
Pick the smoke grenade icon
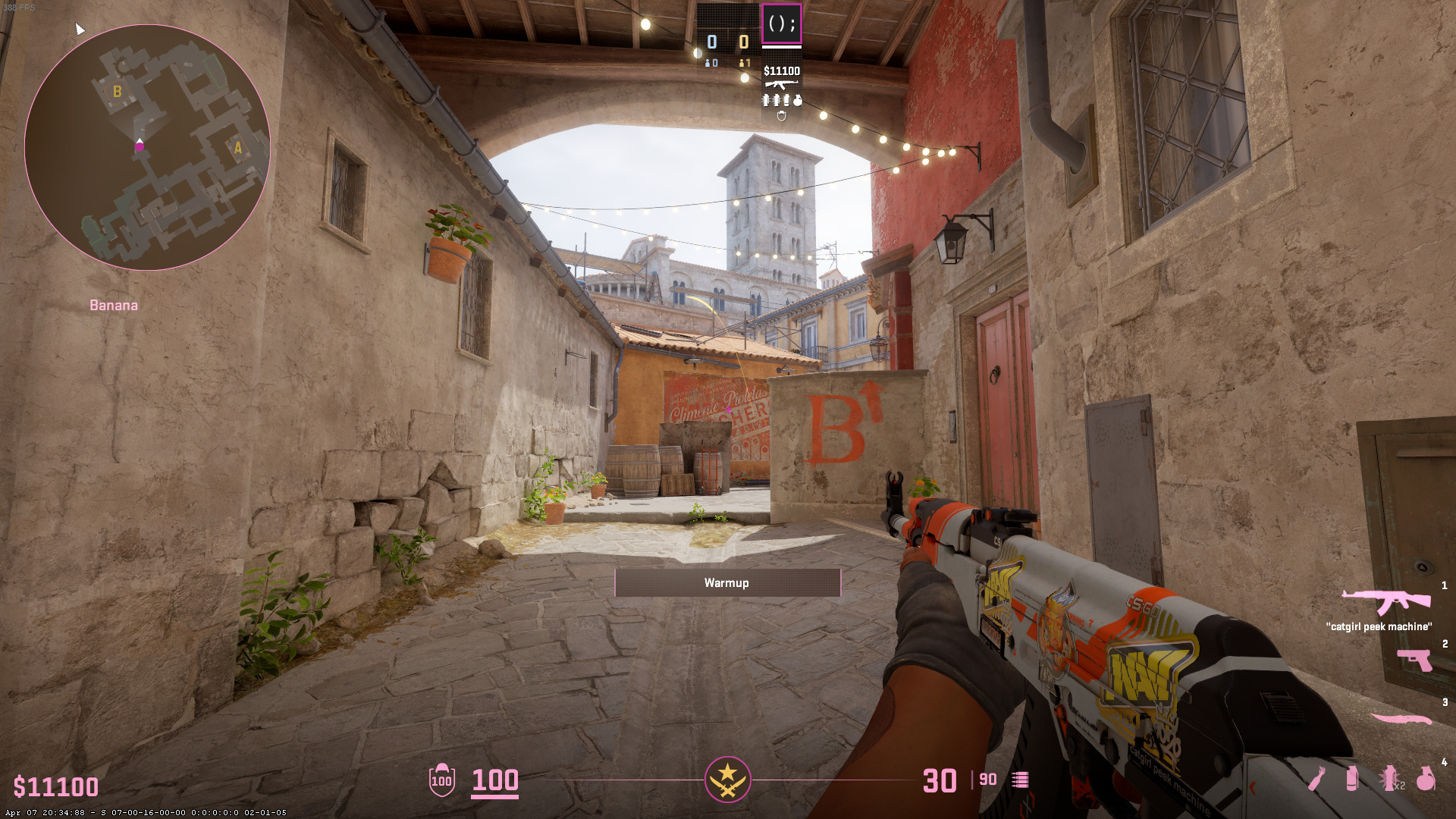pos(1351,779)
